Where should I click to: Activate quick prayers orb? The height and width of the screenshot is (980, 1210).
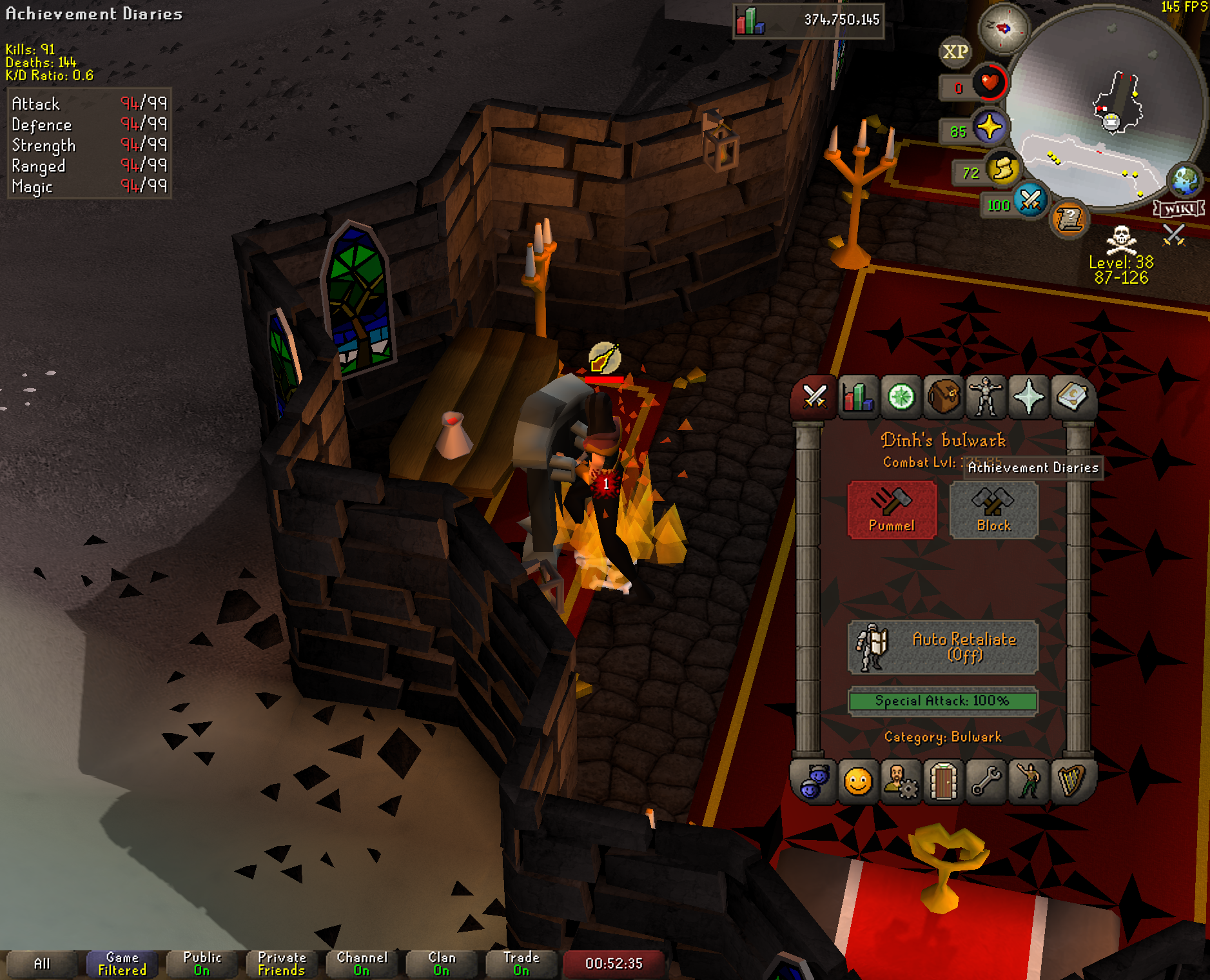[x=989, y=127]
